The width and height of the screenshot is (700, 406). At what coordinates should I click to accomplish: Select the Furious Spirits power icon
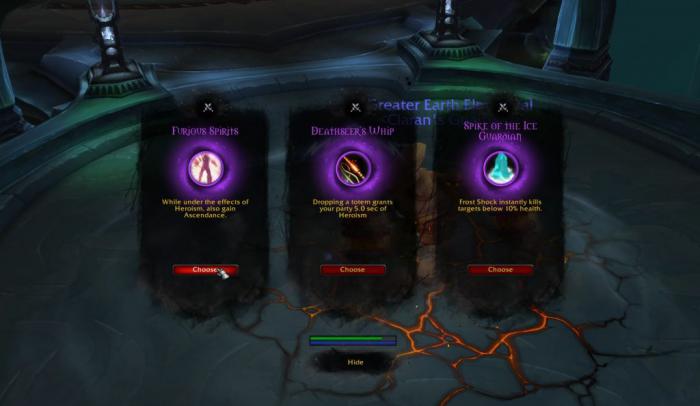tap(204, 167)
